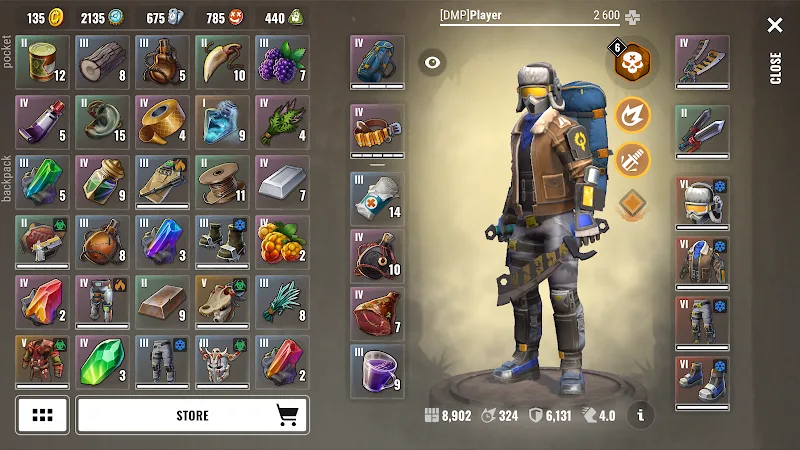Select the equipped helmet slot

point(701,203)
